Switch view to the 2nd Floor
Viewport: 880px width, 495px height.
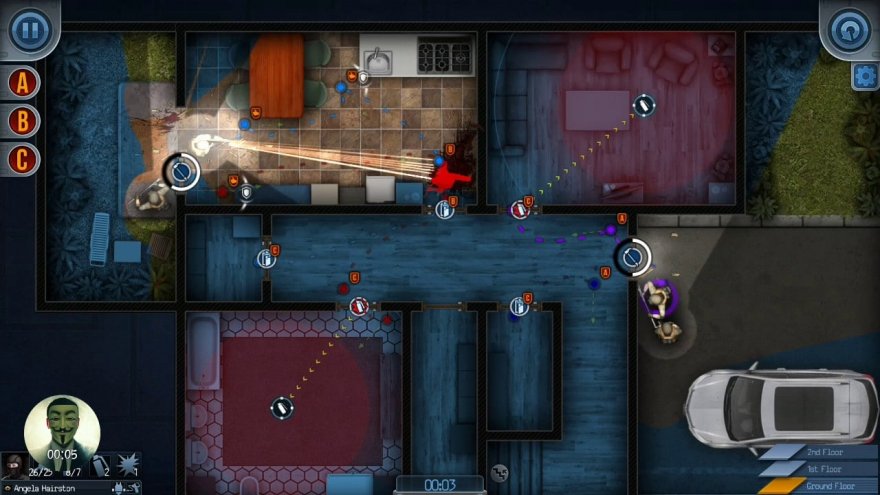click(x=818, y=452)
